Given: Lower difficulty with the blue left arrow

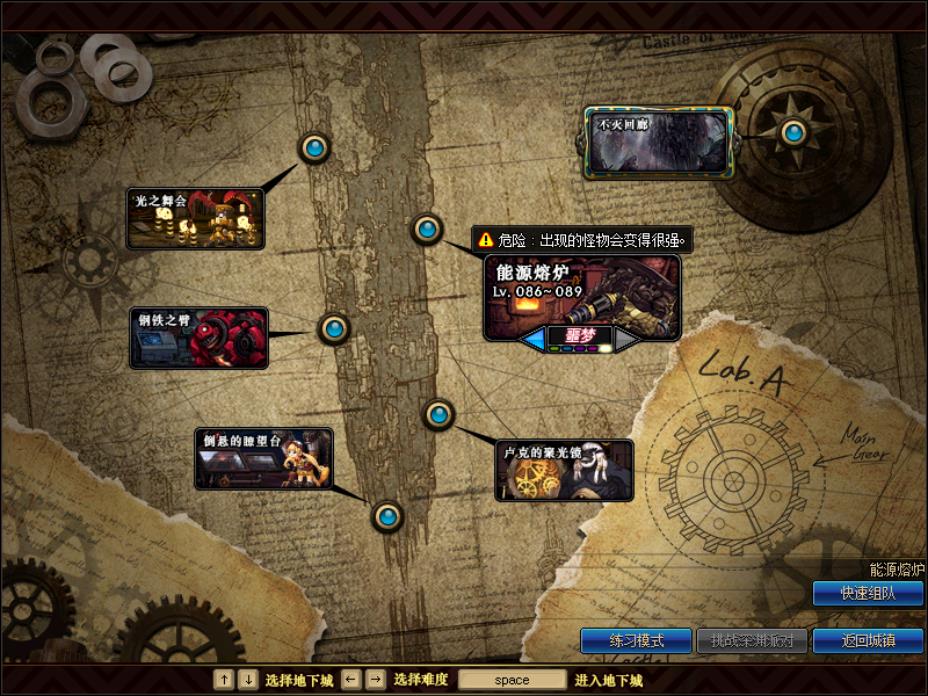Looking at the screenshot, I should click(x=533, y=339).
